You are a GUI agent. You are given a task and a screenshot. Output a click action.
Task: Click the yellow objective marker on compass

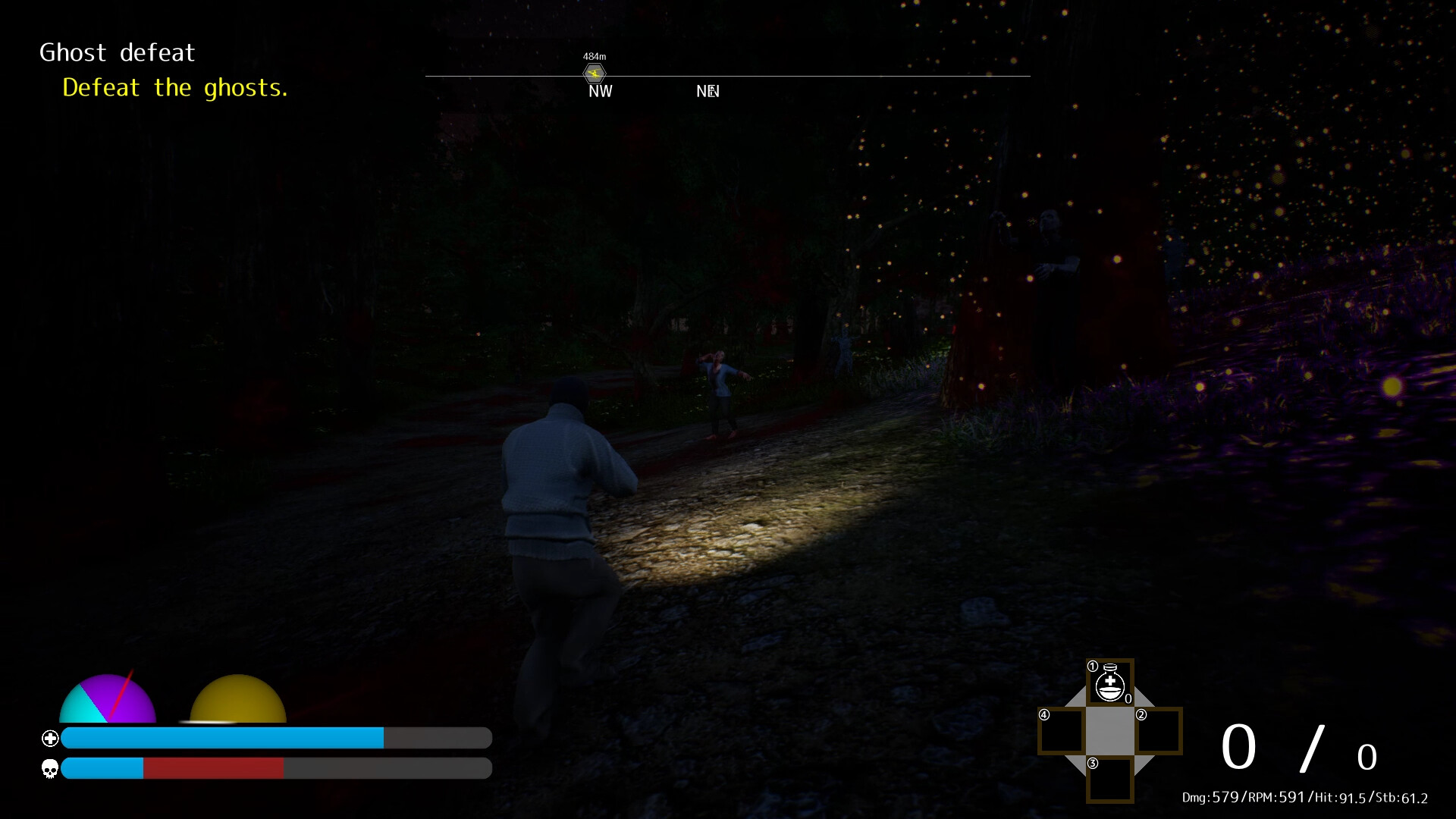click(x=595, y=74)
